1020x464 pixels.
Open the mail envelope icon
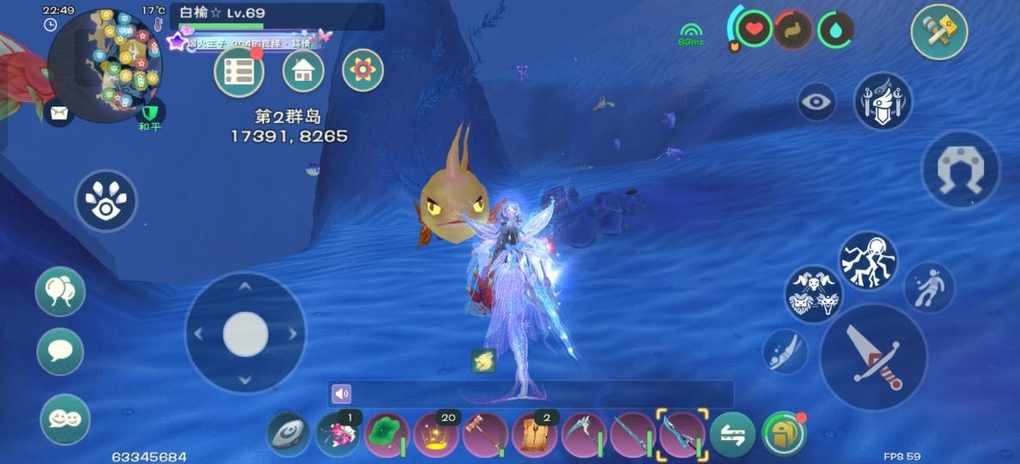pyautogui.click(x=59, y=113)
